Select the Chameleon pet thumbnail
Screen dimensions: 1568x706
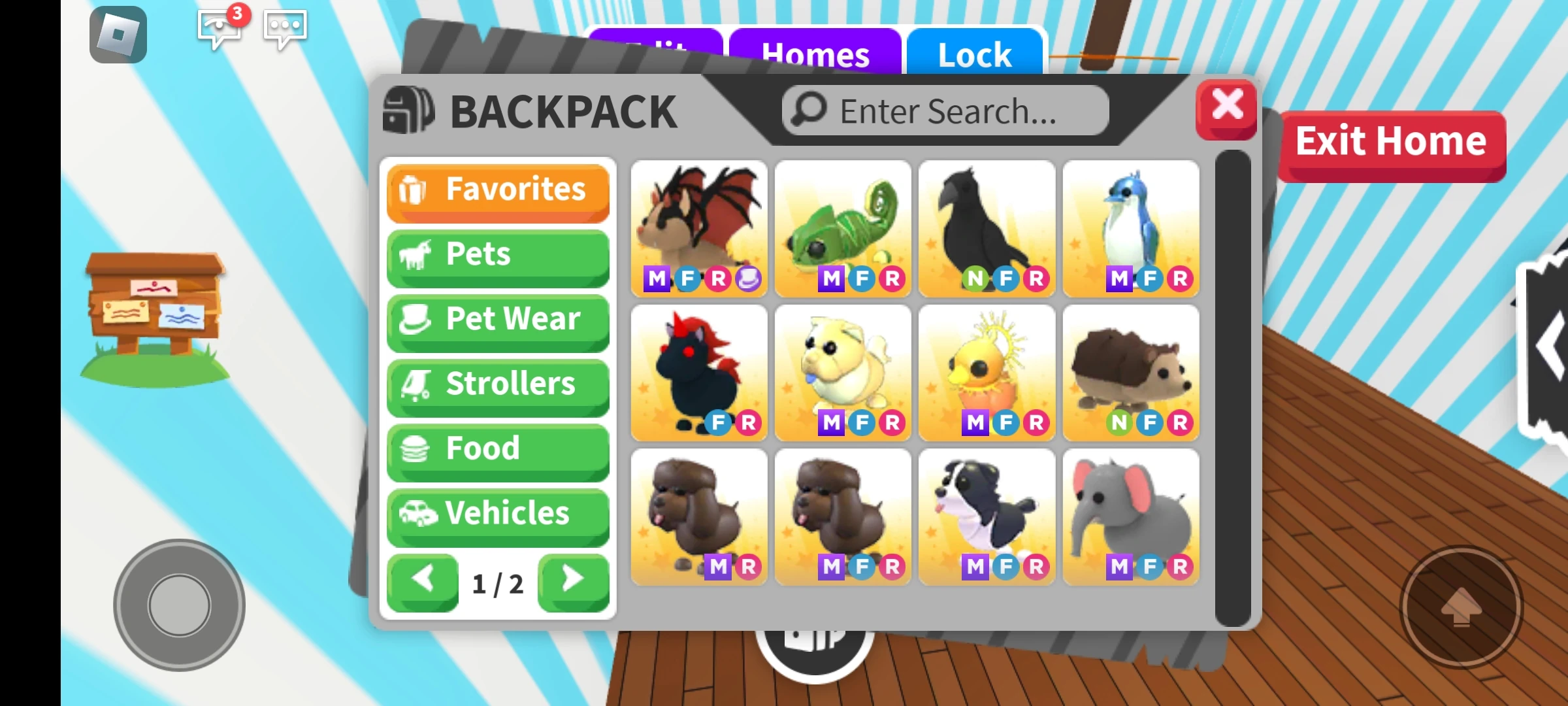843,229
